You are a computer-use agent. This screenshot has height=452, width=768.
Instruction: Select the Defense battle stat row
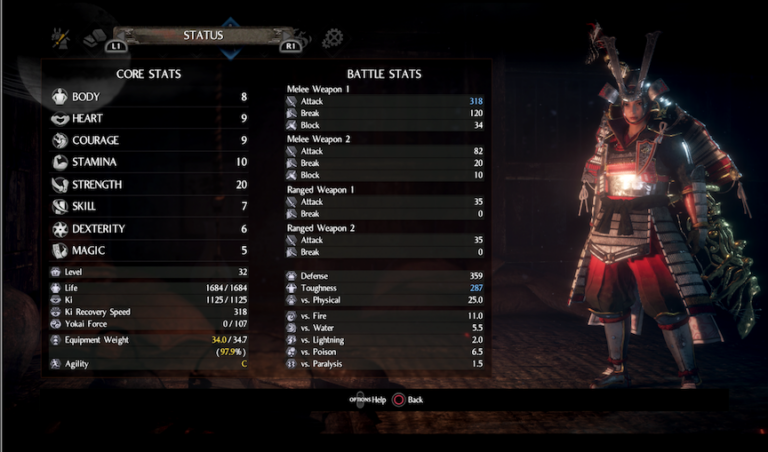coord(386,276)
